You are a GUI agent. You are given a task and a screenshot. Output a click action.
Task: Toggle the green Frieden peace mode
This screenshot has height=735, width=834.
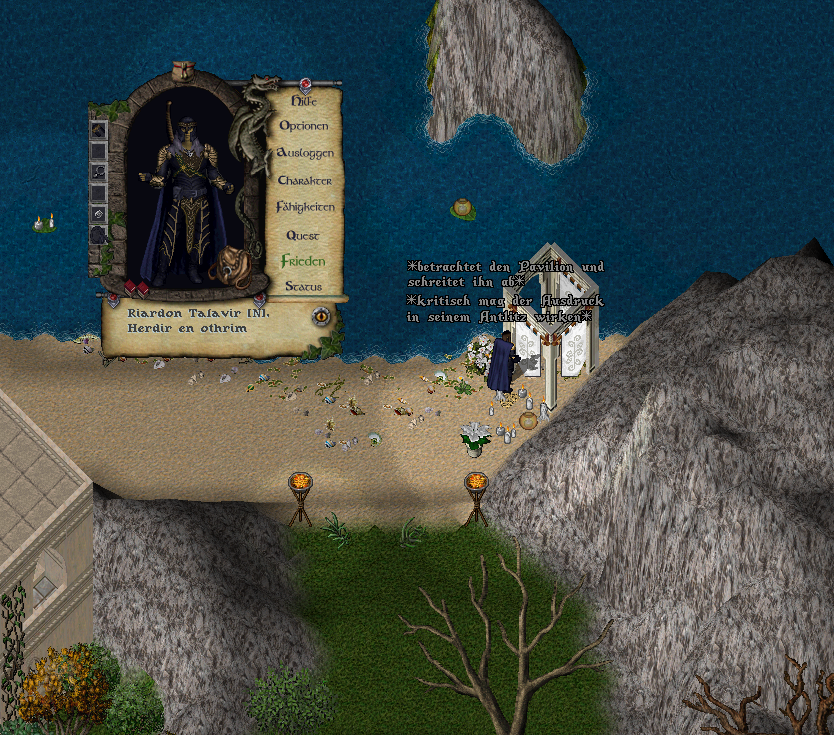(x=303, y=261)
